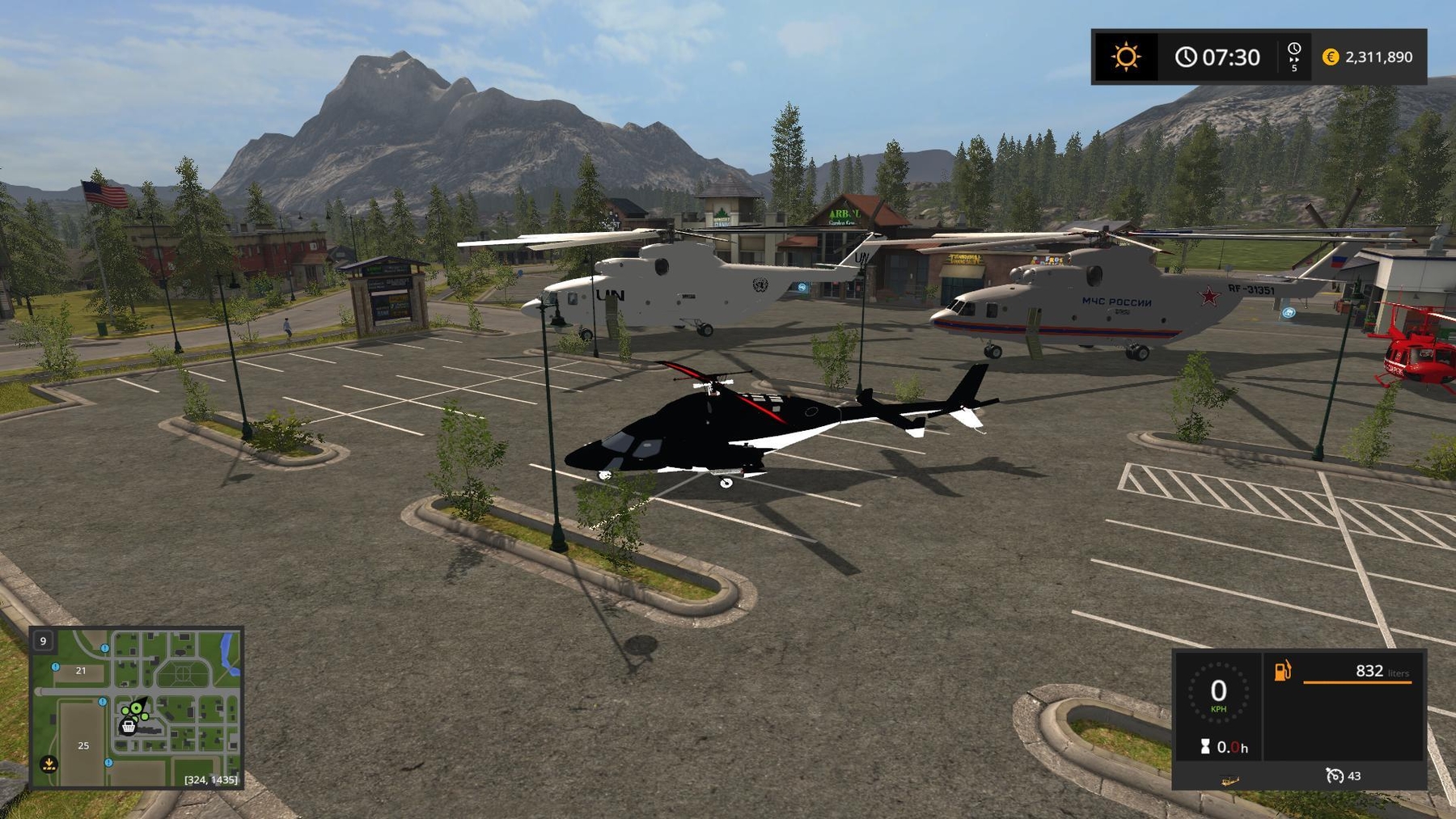Open the shop basket marker on minimap
The width and height of the screenshot is (1456, 819).
pyautogui.click(x=128, y=727)
